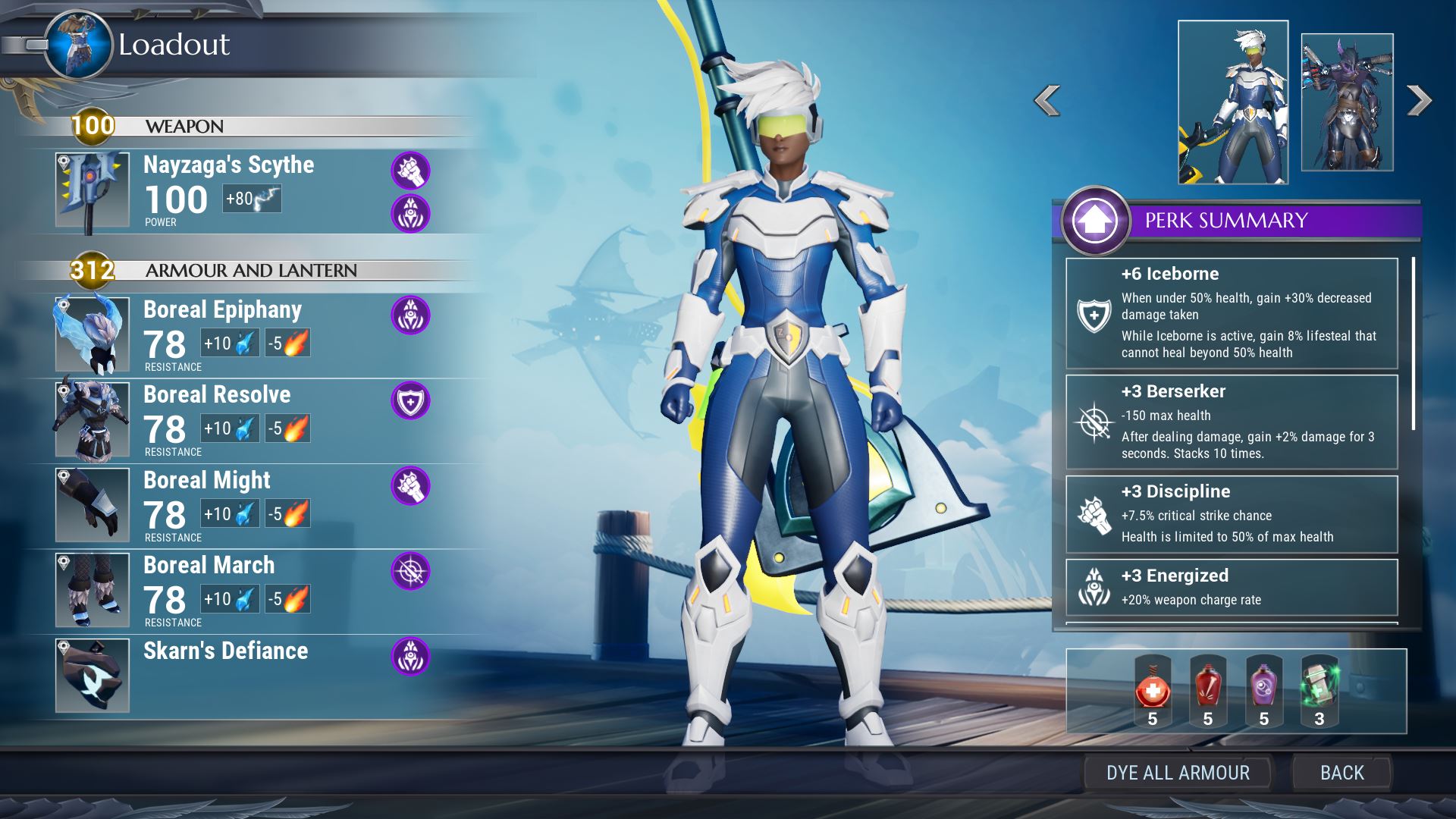Go BACK from the loadout screen
1456x819 pixels.
coord(1341,773)
